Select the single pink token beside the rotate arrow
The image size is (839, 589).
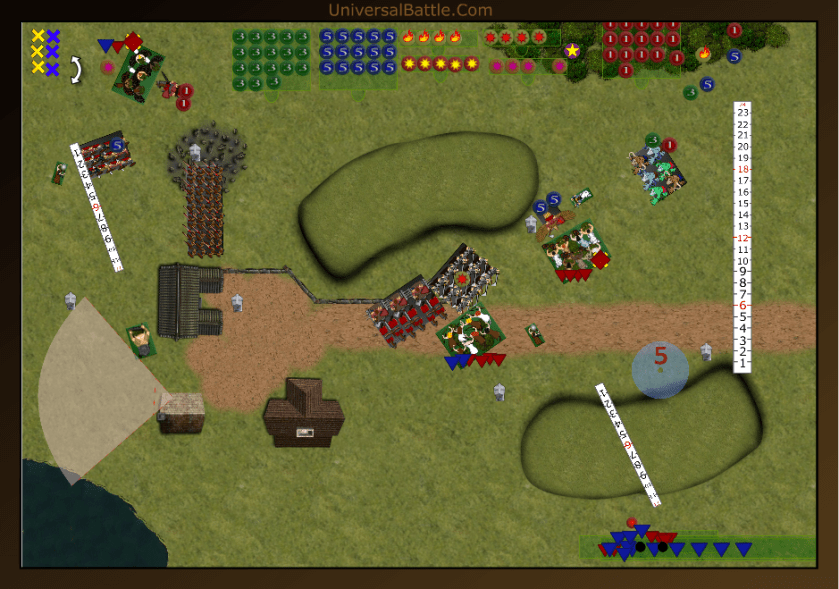(108, 68)
